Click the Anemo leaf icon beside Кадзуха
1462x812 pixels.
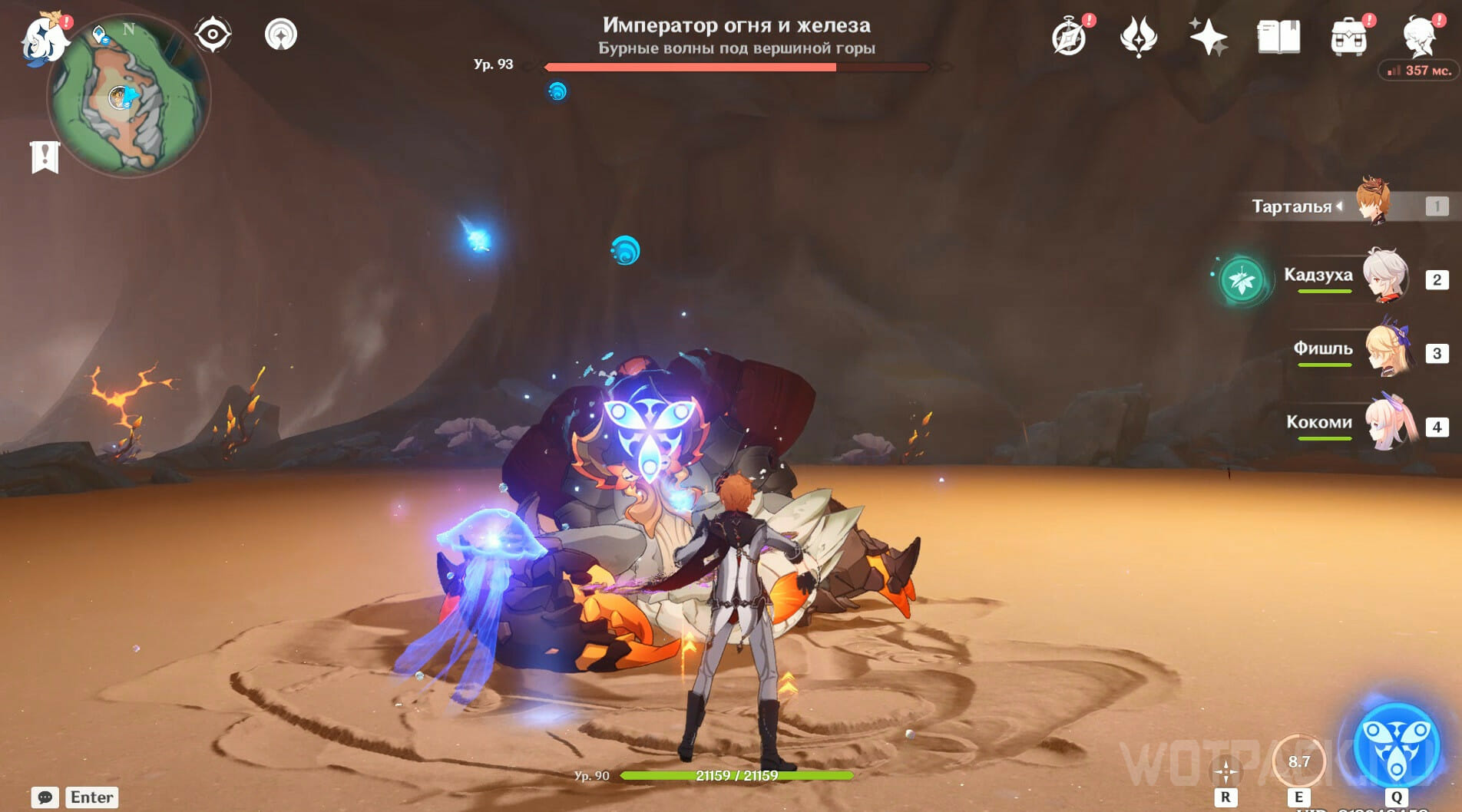[1242, 280]
